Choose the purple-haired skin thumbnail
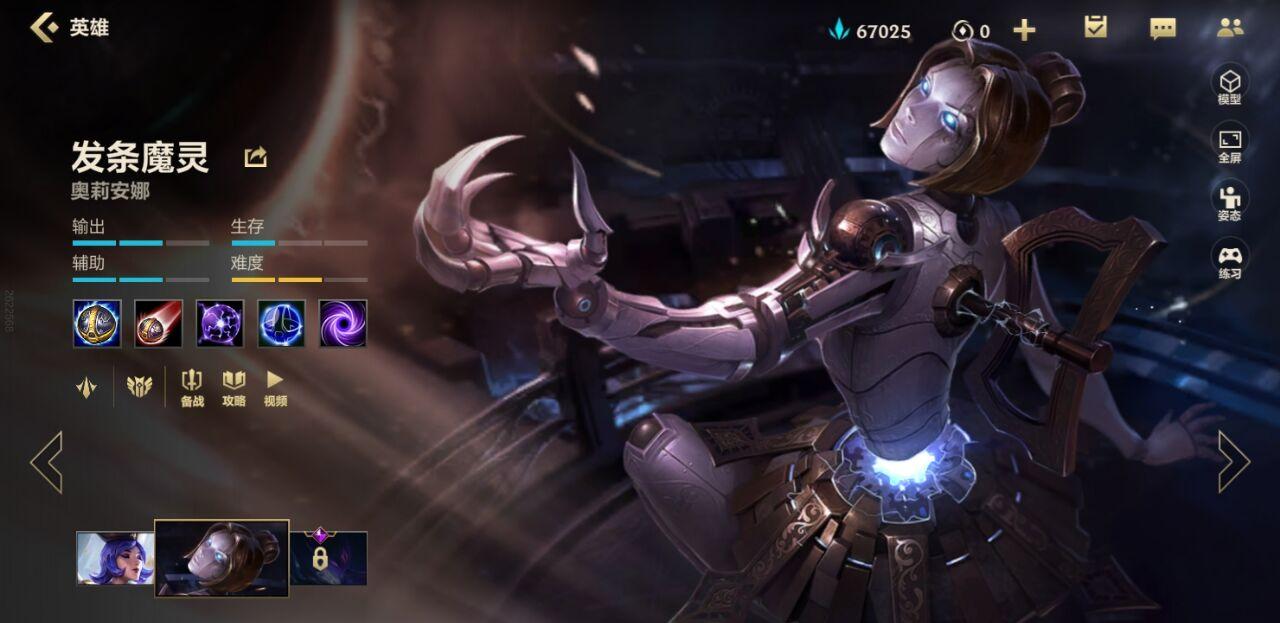 (115, 558)
